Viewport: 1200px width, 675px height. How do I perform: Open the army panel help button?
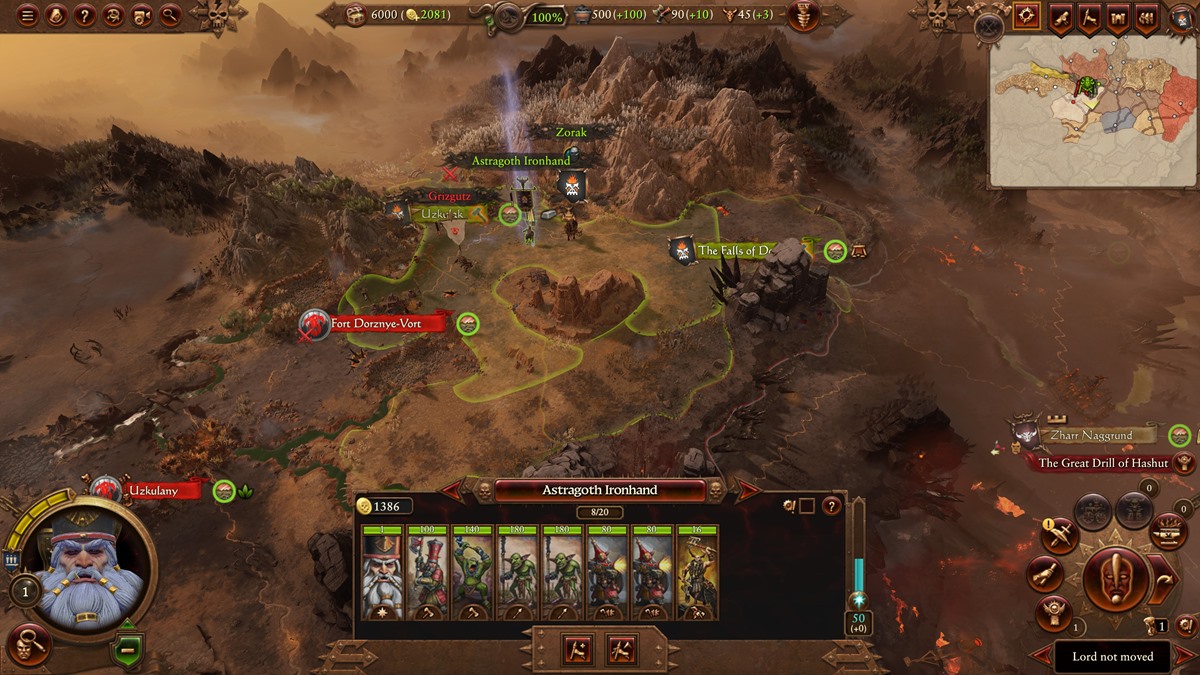(x=831, y=506)
